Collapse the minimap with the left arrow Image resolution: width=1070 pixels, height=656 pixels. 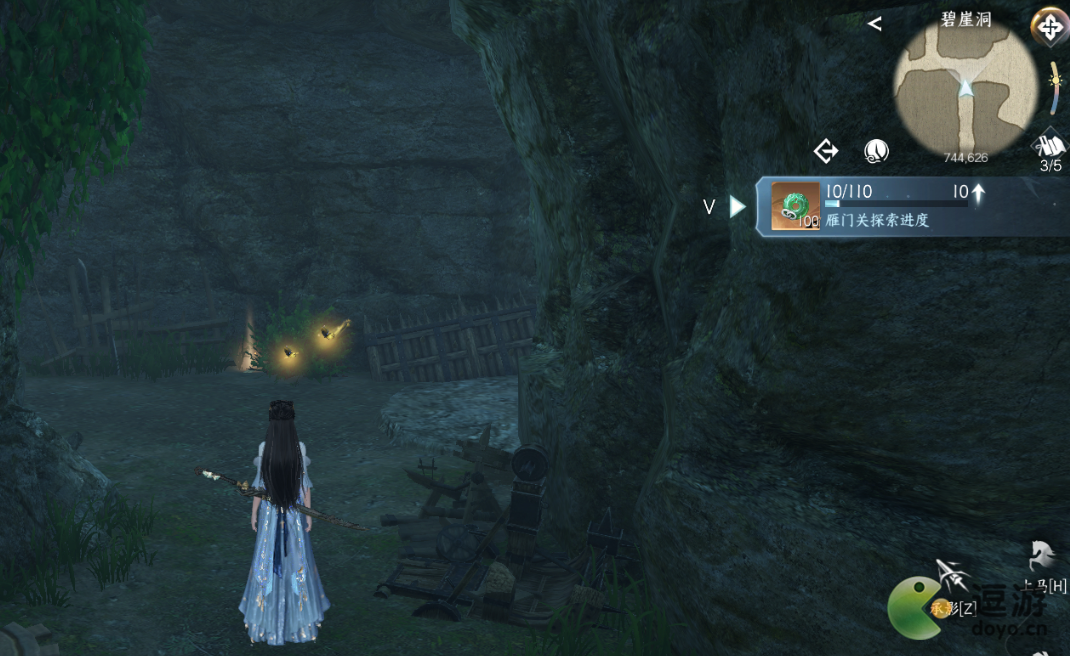[874, 23]
